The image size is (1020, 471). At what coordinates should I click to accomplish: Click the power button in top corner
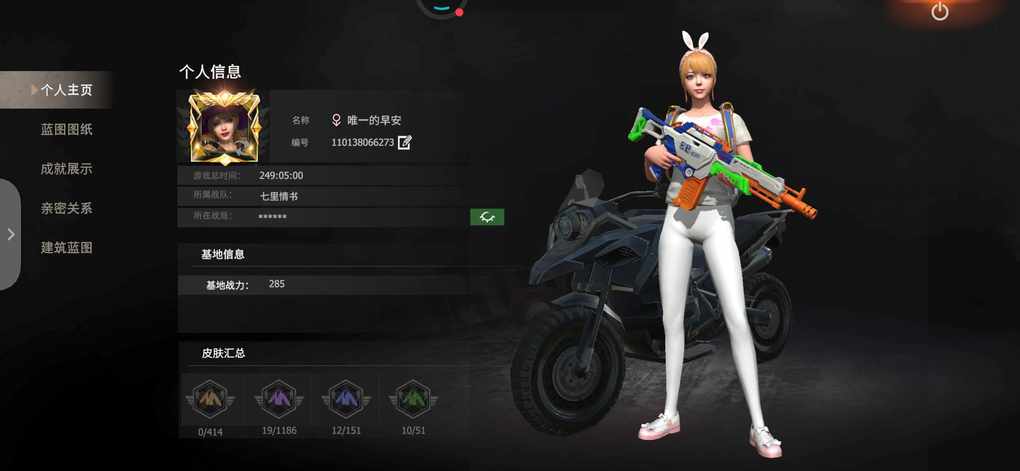(x=939, y=12)
